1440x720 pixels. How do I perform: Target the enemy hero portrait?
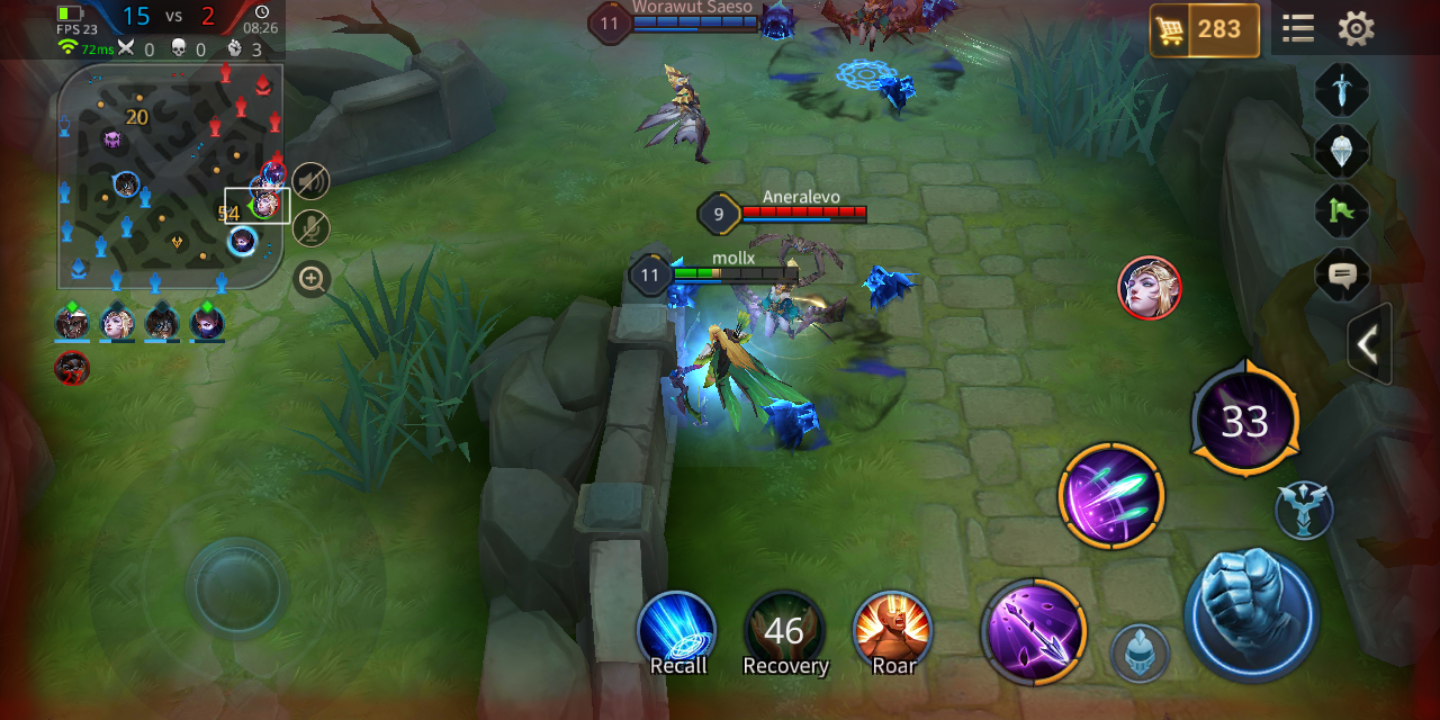[1149, 288]
